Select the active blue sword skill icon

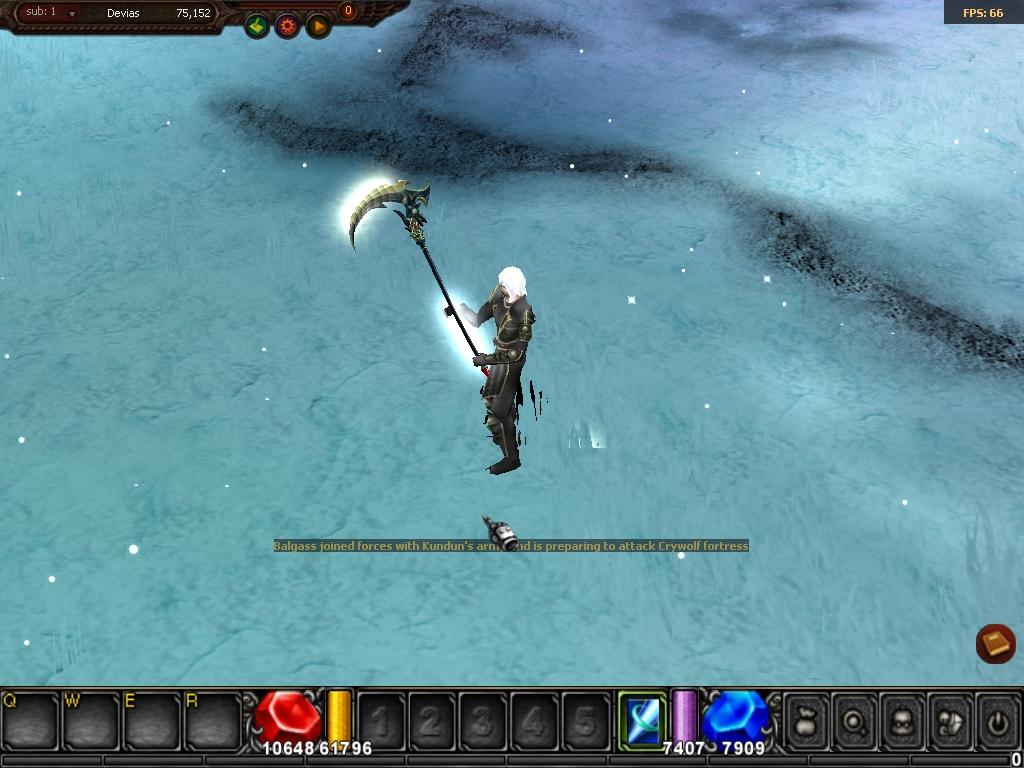[x=641, y=719]
